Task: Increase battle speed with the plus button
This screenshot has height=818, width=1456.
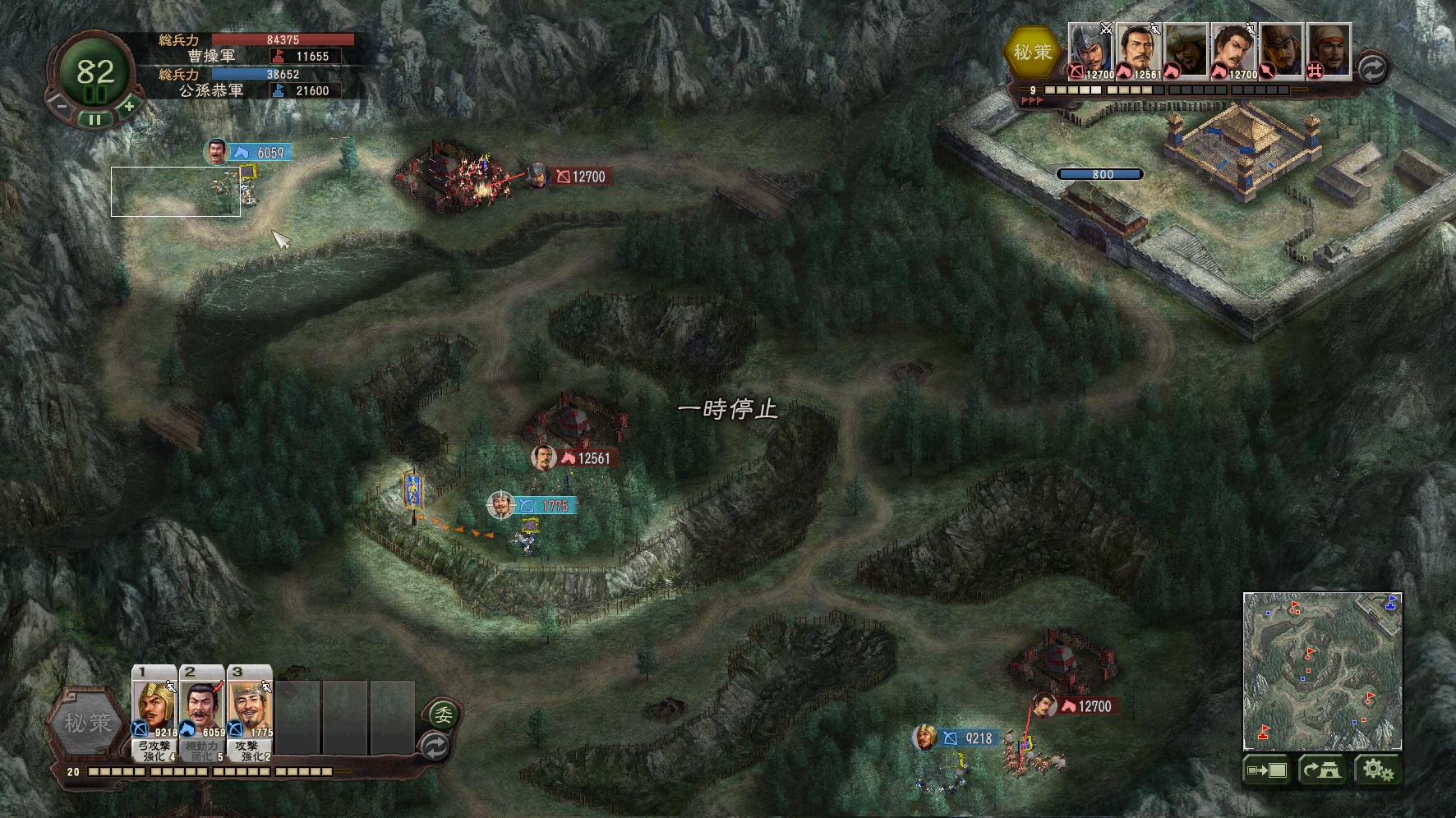Action: 129,105
